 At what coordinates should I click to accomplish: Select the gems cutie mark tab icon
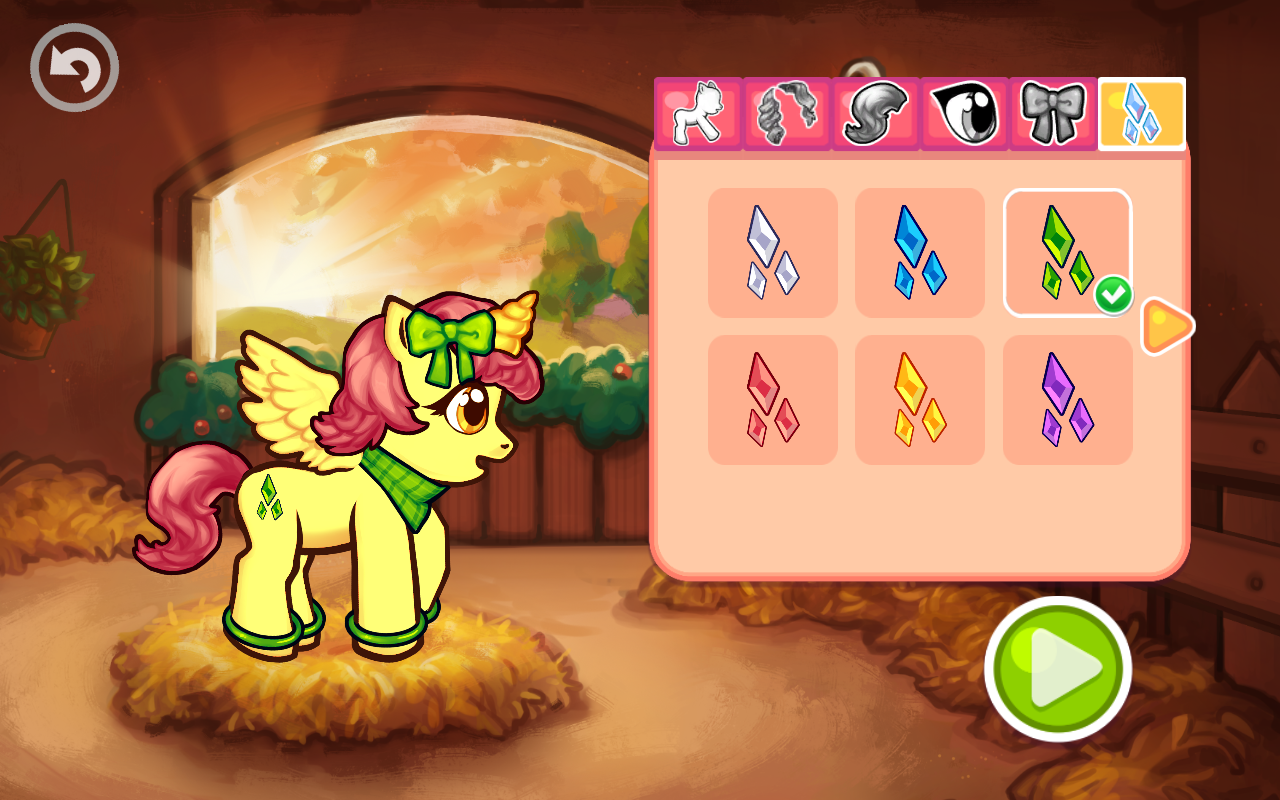1143,113
